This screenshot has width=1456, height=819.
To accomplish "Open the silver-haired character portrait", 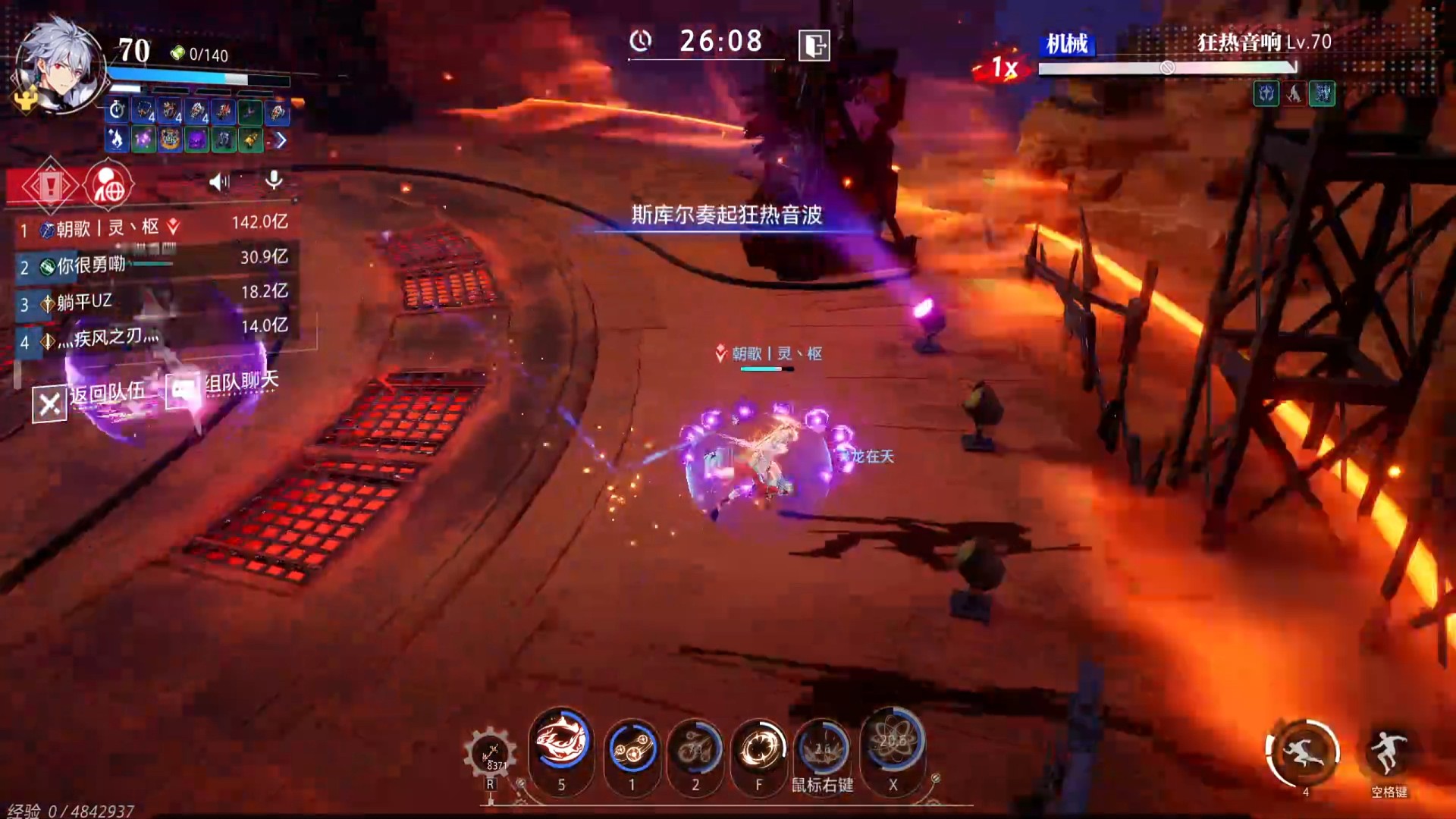I will (x=59, y=67).
